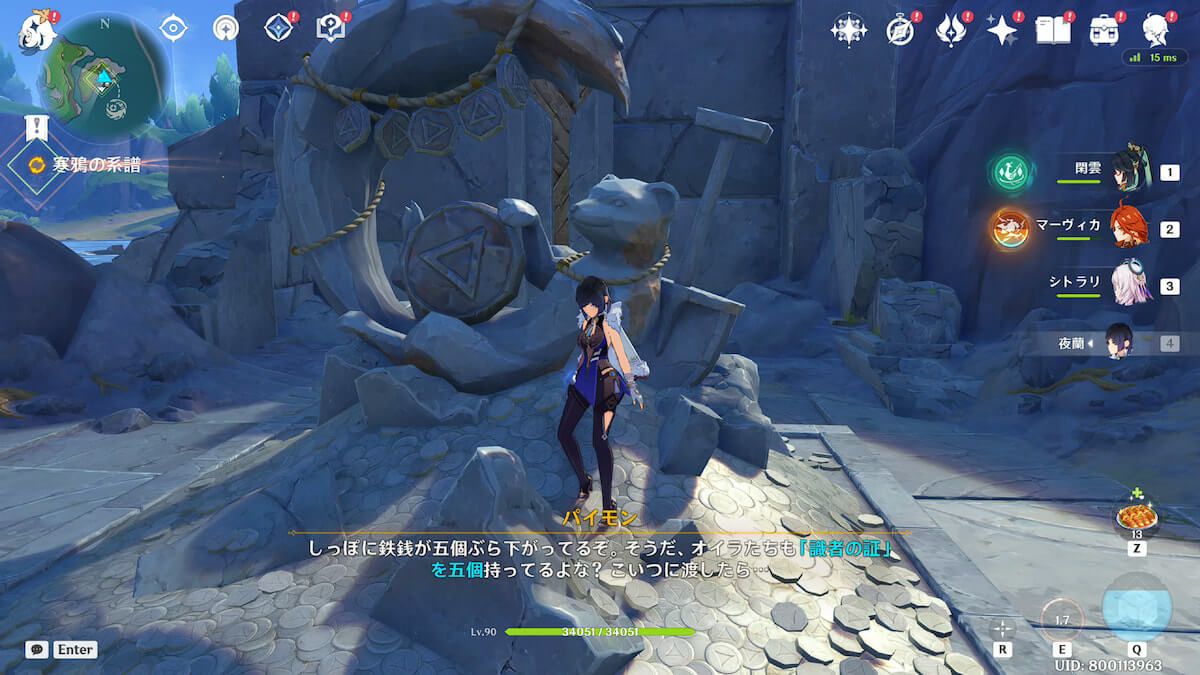The image size is (1200, 675).
Task: Open the four-pointed compass star icon
Action: point(848,30)
